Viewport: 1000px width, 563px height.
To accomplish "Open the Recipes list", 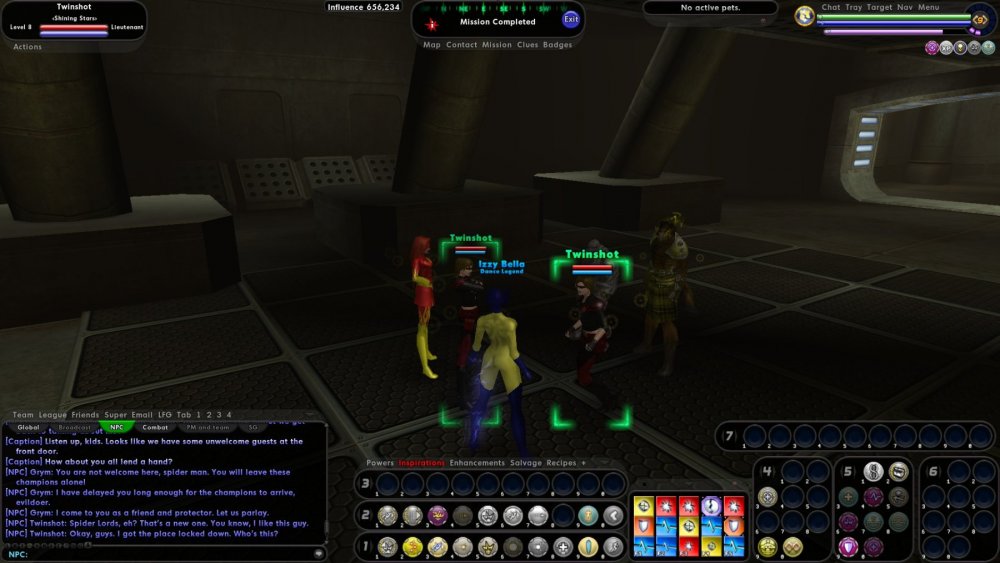I will click(561, 463).
